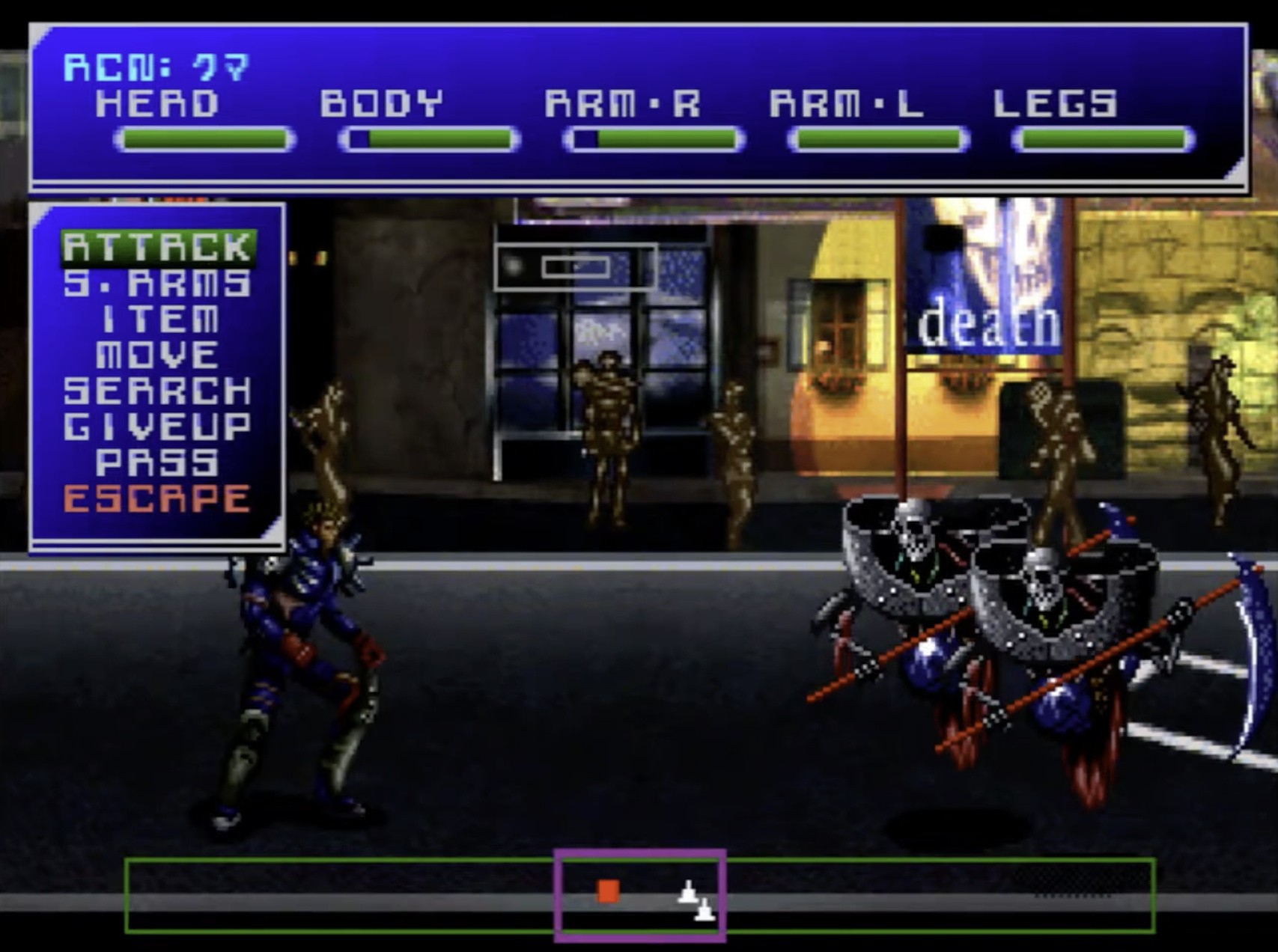Image resolution: width=1278 pixels, height=952 pixels.
Task: Pick the MOVE command
Action: [x=158, y=355]
